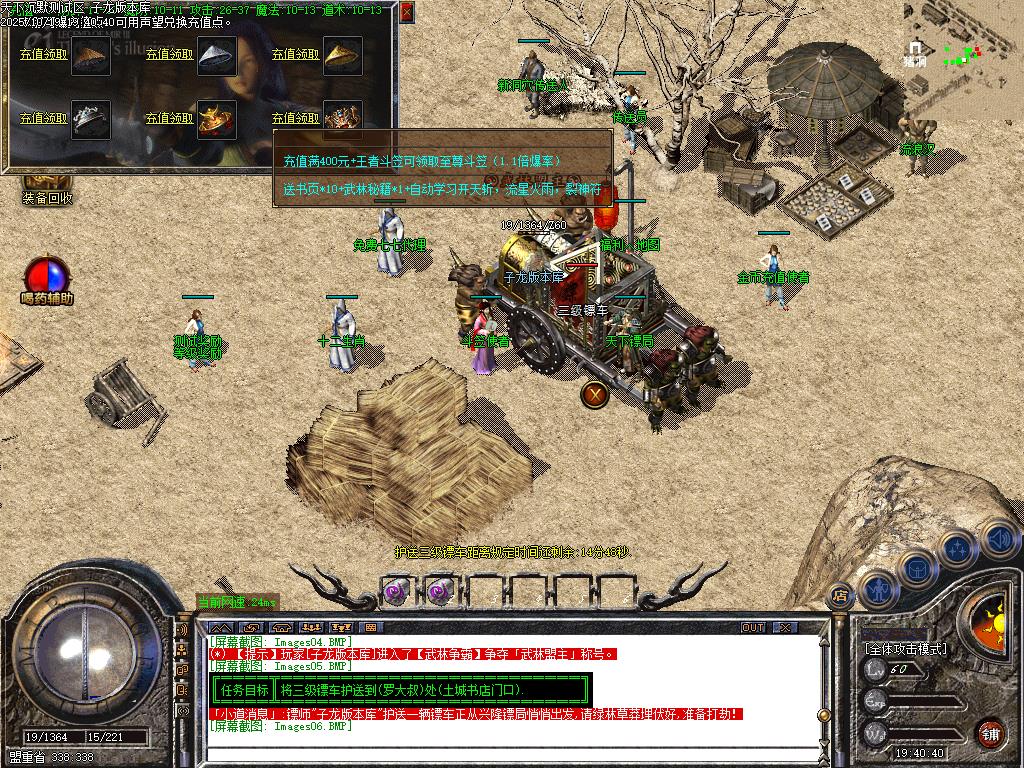Close the recharge reward panel
1024x768 pixels.
click(x=406, y=13)
